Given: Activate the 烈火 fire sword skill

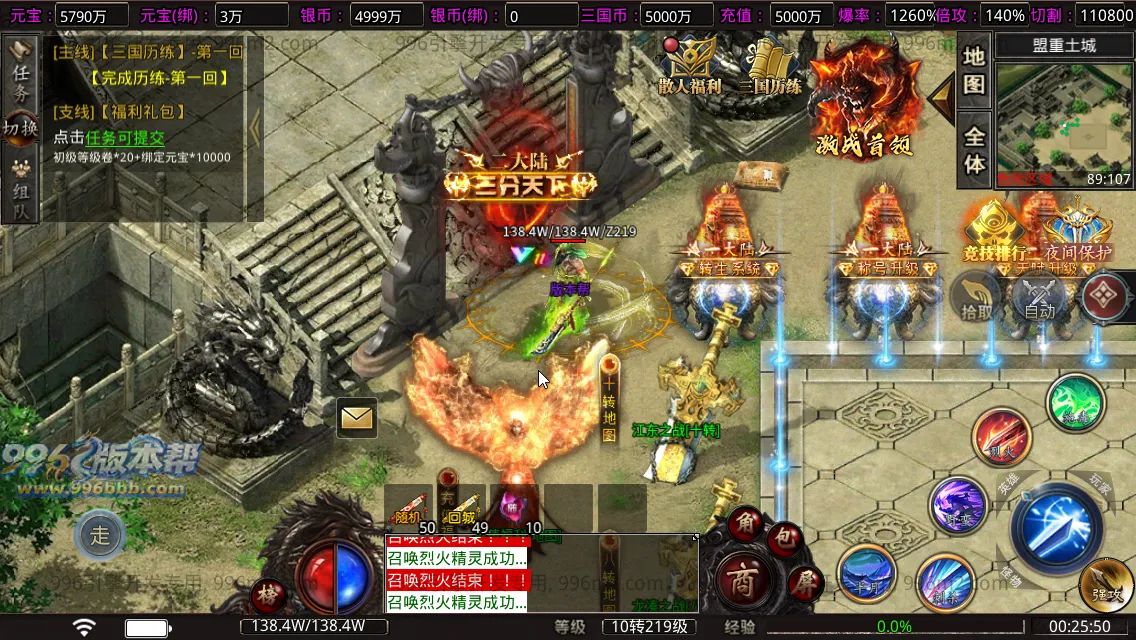Looking at the screenshot, I should (1002, 436).
